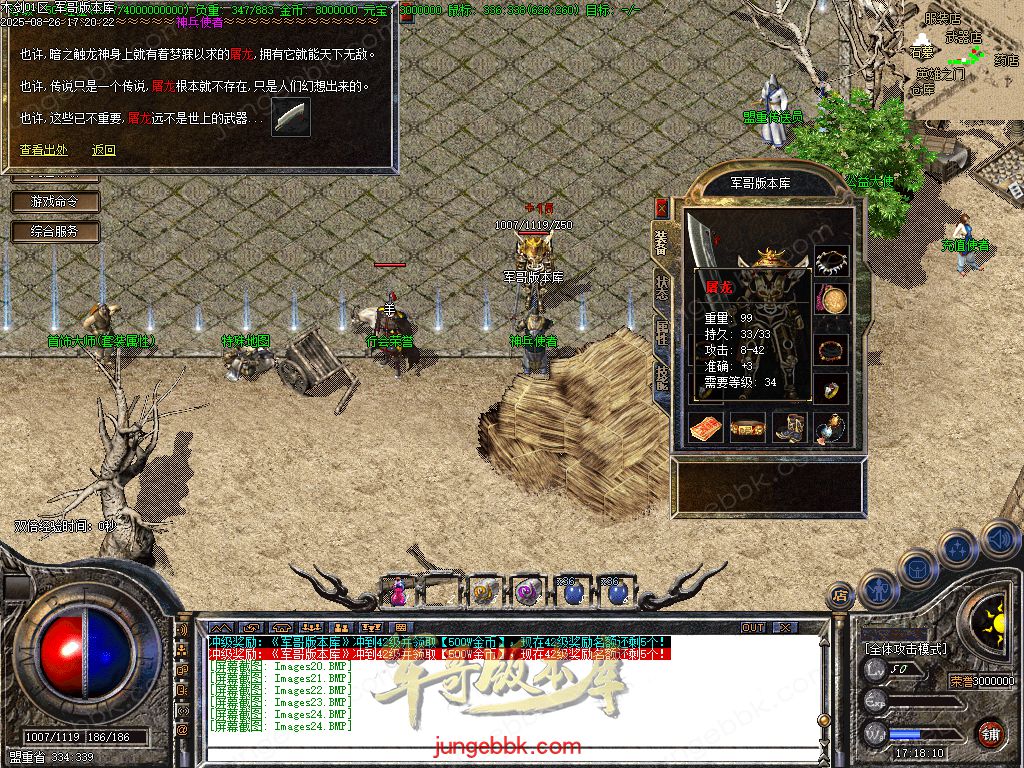Close the character equipment panel
The width and height of the screenshot is (1024, 768).
click(x=661, y=207)
